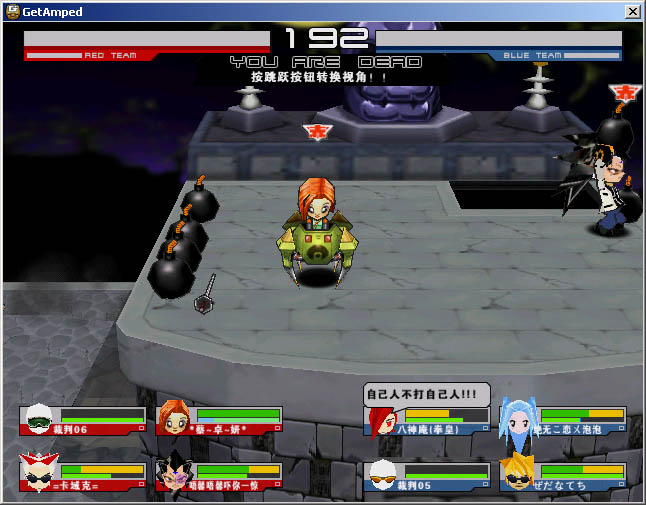The image size is (646, 505).
Task: Select red-haired player 八神庵(拳皇) panel
Action: click(427, 421)
